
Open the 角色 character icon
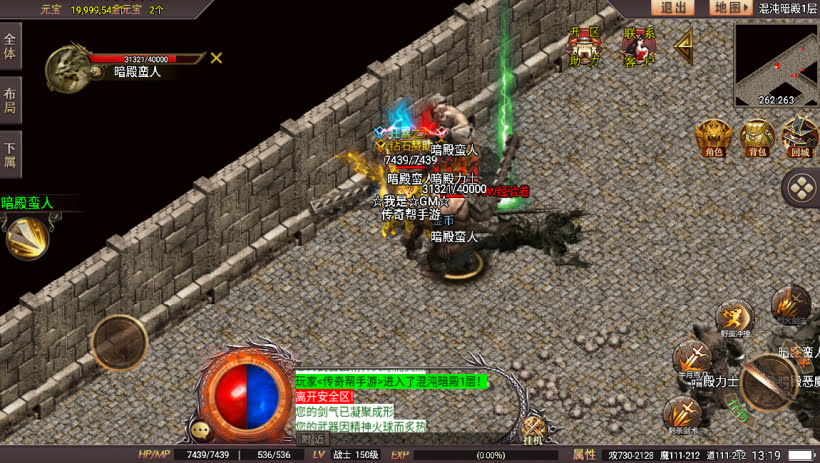[x=713, y=136]
